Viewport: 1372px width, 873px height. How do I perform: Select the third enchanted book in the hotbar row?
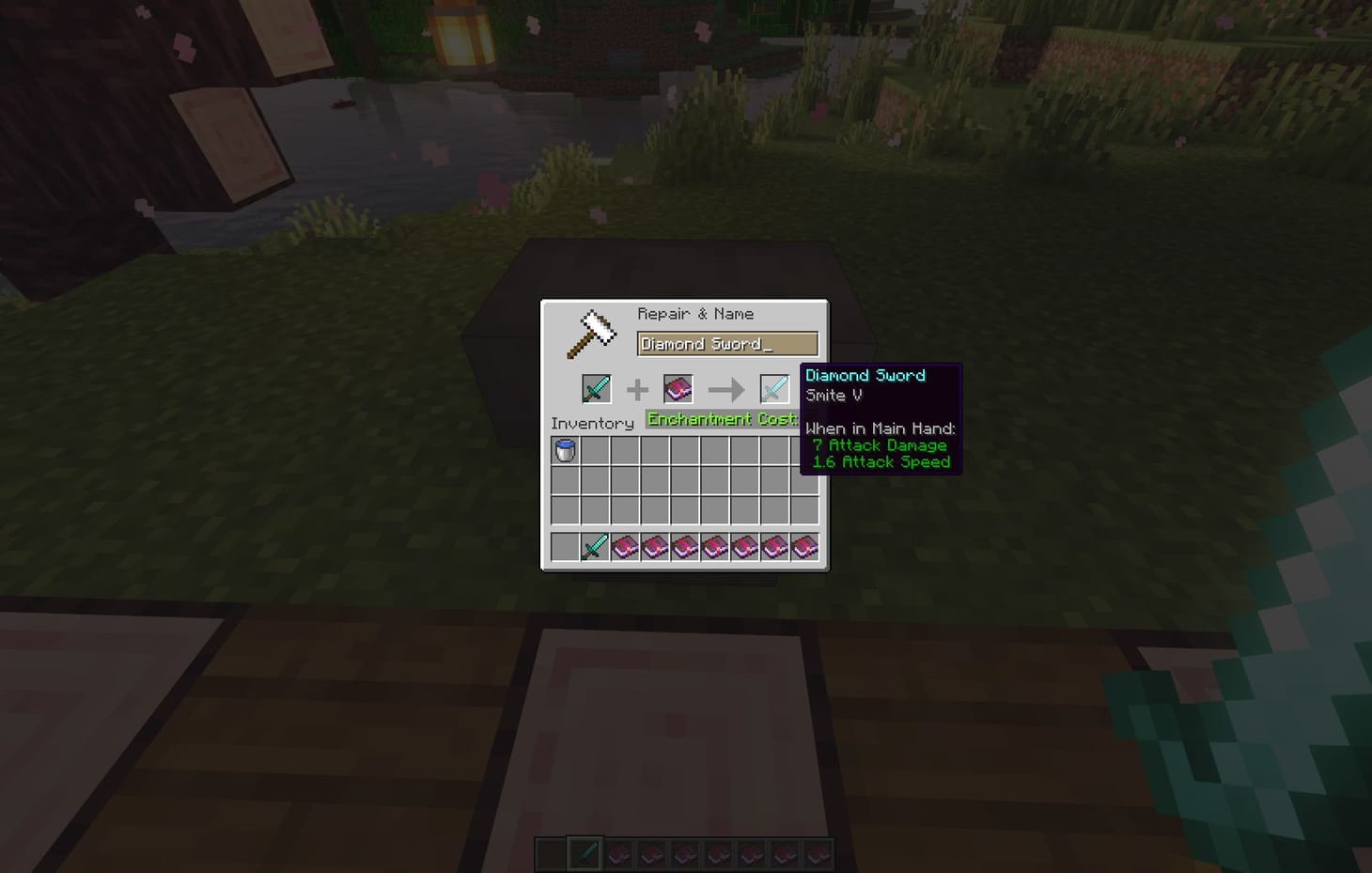point(683,546)
